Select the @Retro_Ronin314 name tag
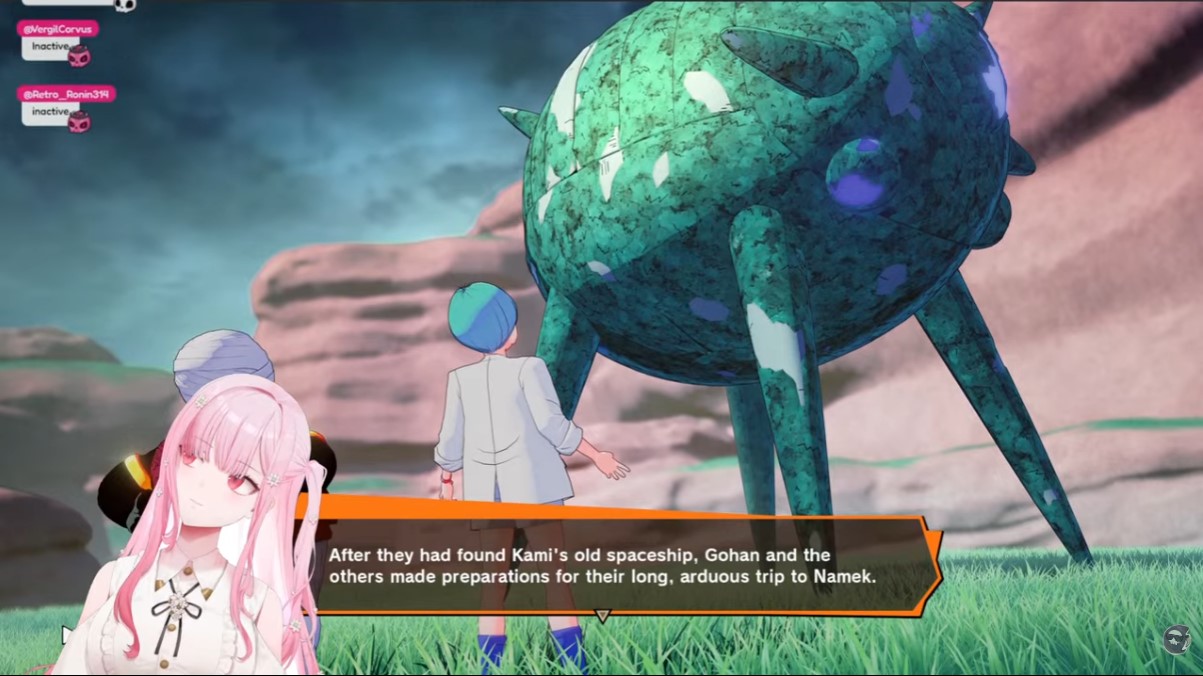Screen dimensions: 1203x676 click(66, 94)
